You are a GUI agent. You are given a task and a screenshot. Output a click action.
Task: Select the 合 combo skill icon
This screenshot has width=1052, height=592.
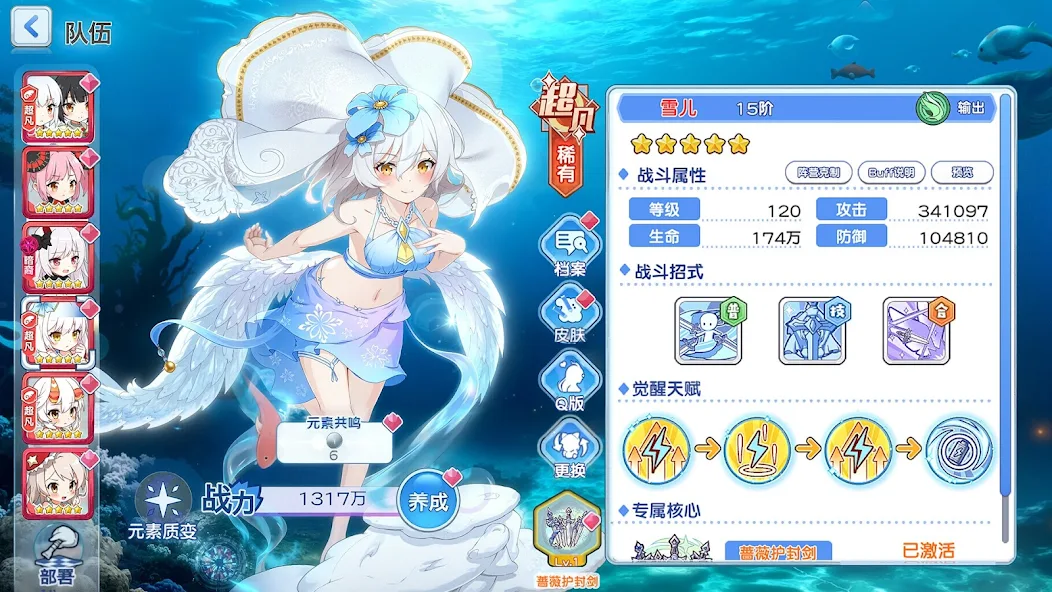pos(915,330)
